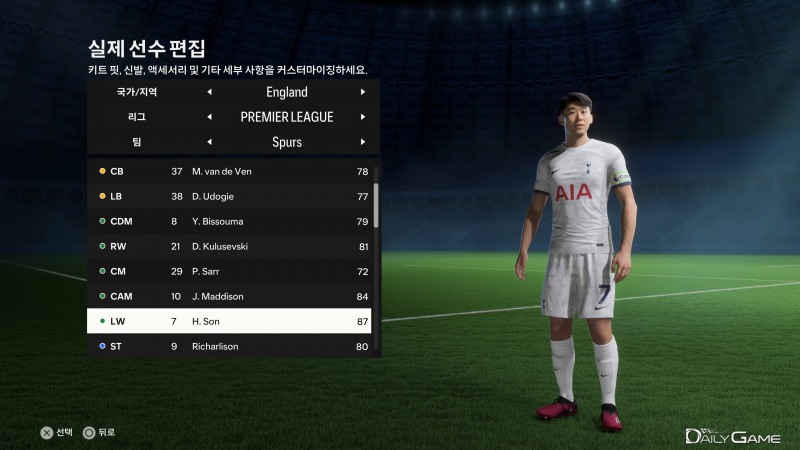
Task: Select Richarlison in the squad list
Action: 230,347
